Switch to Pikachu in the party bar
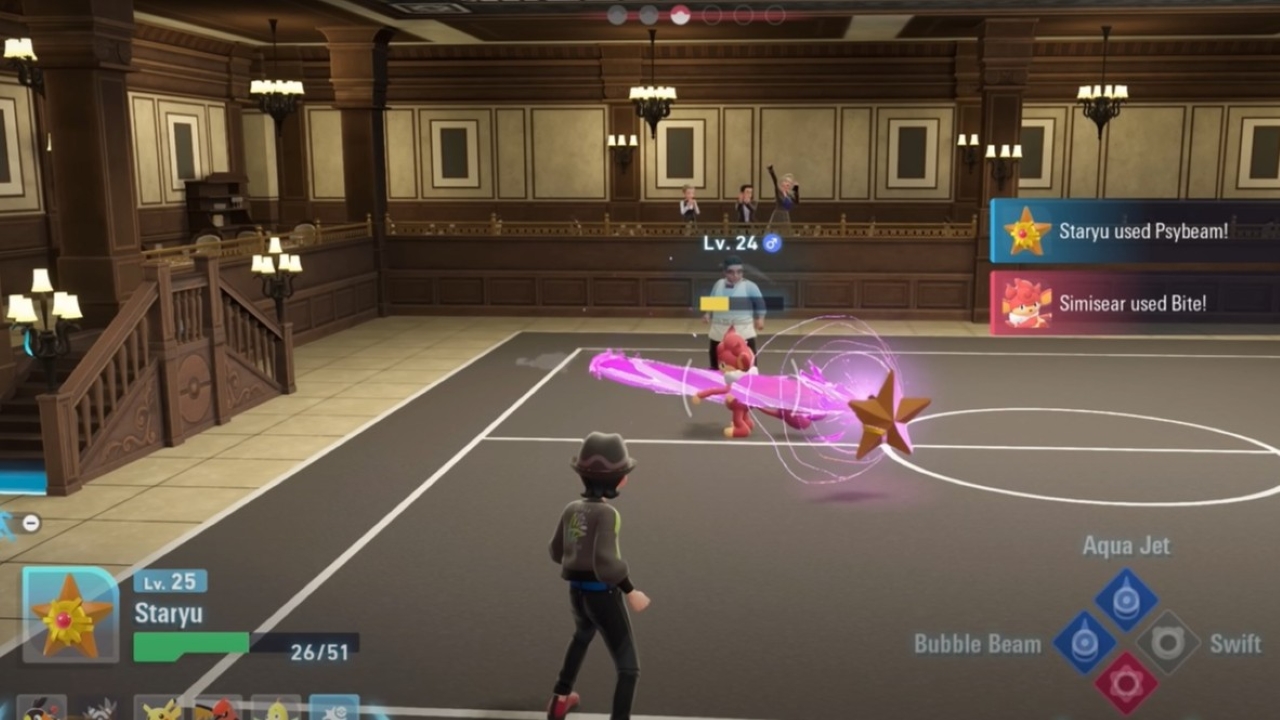The image size is (1280, 720). 158,708
